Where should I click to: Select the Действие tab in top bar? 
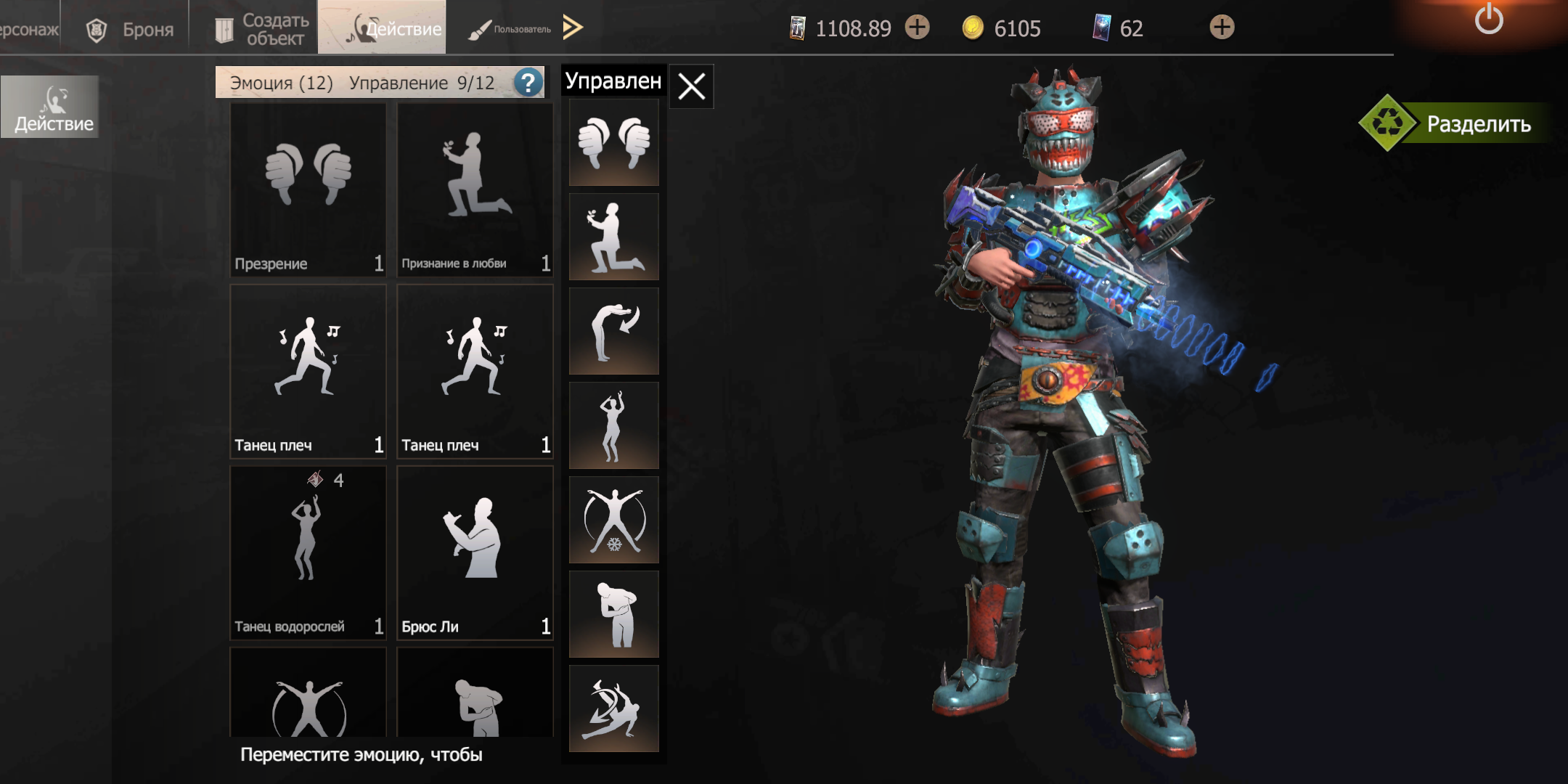(383, 28)
